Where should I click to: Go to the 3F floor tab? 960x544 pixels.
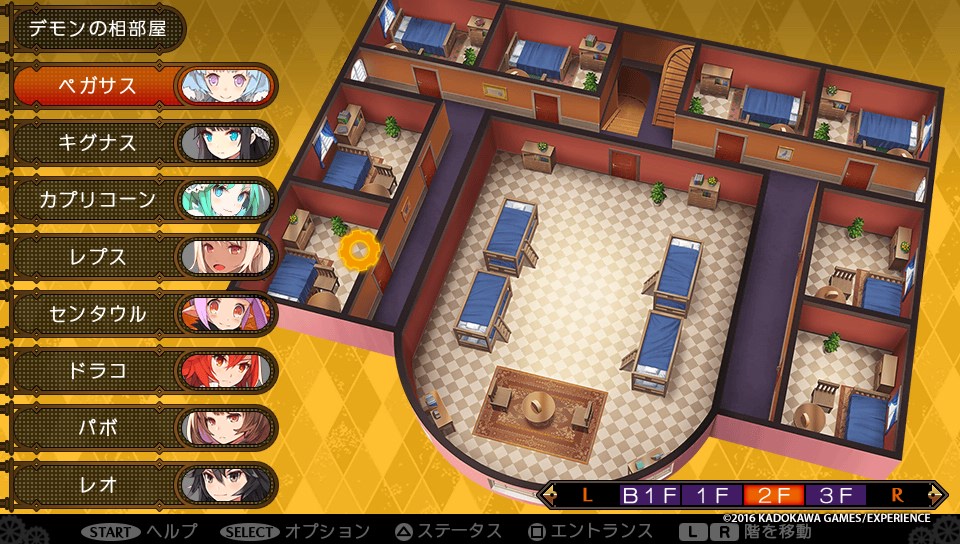834,494
